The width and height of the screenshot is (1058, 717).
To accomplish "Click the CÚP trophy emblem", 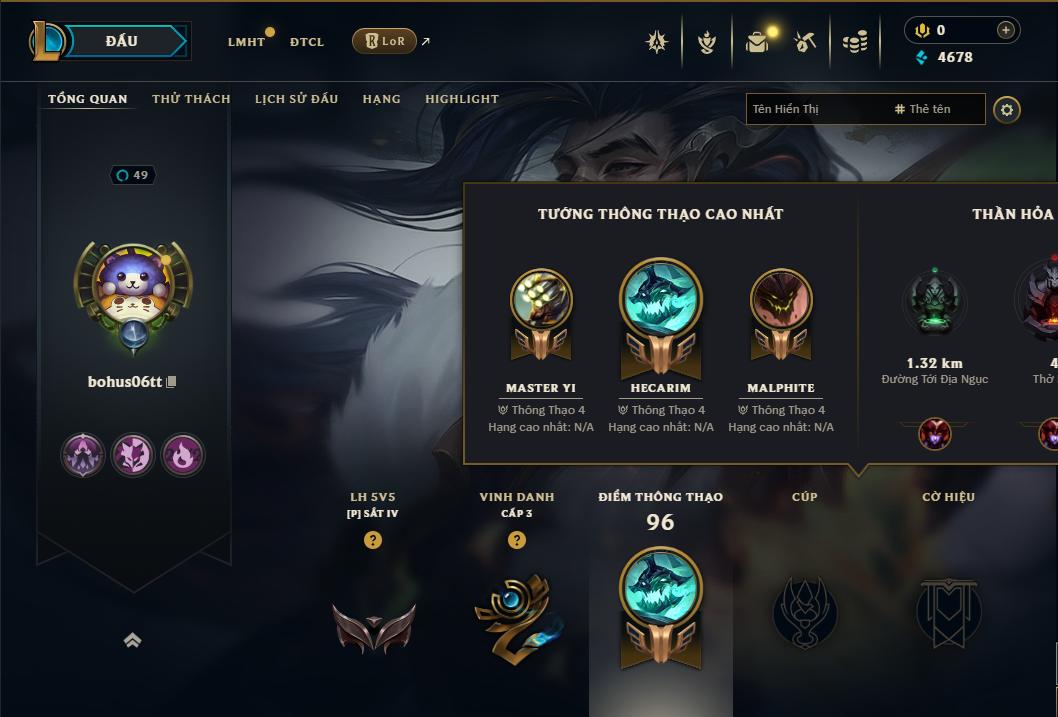I will coord(804,612).
